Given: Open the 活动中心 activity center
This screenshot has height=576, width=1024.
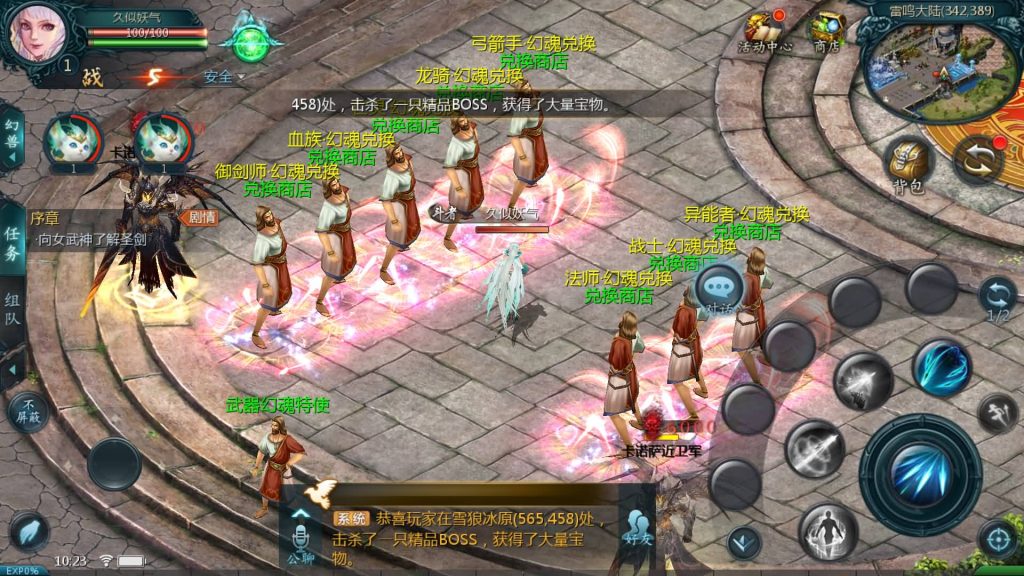Looking at the screenshot, I should coord(765,31).
